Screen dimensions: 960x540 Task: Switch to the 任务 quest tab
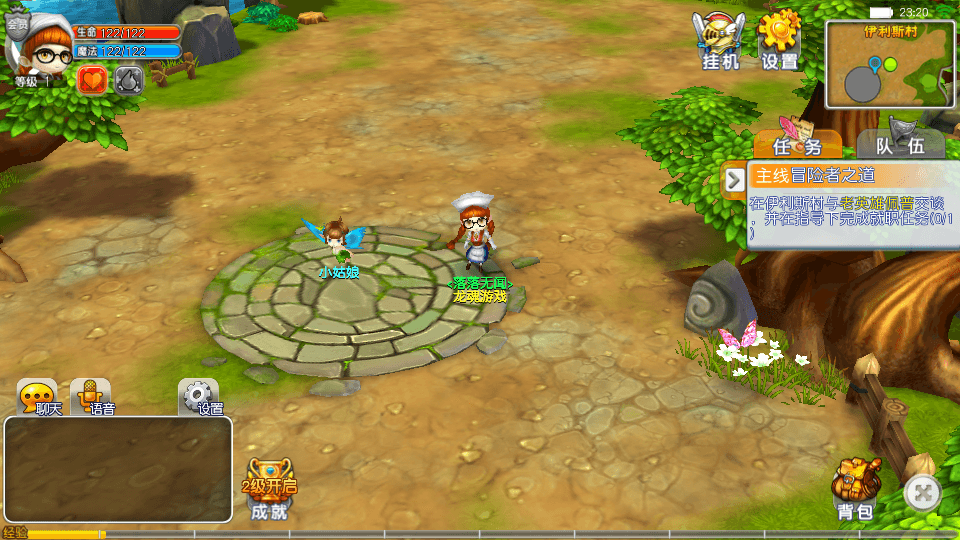pos(797,145)
